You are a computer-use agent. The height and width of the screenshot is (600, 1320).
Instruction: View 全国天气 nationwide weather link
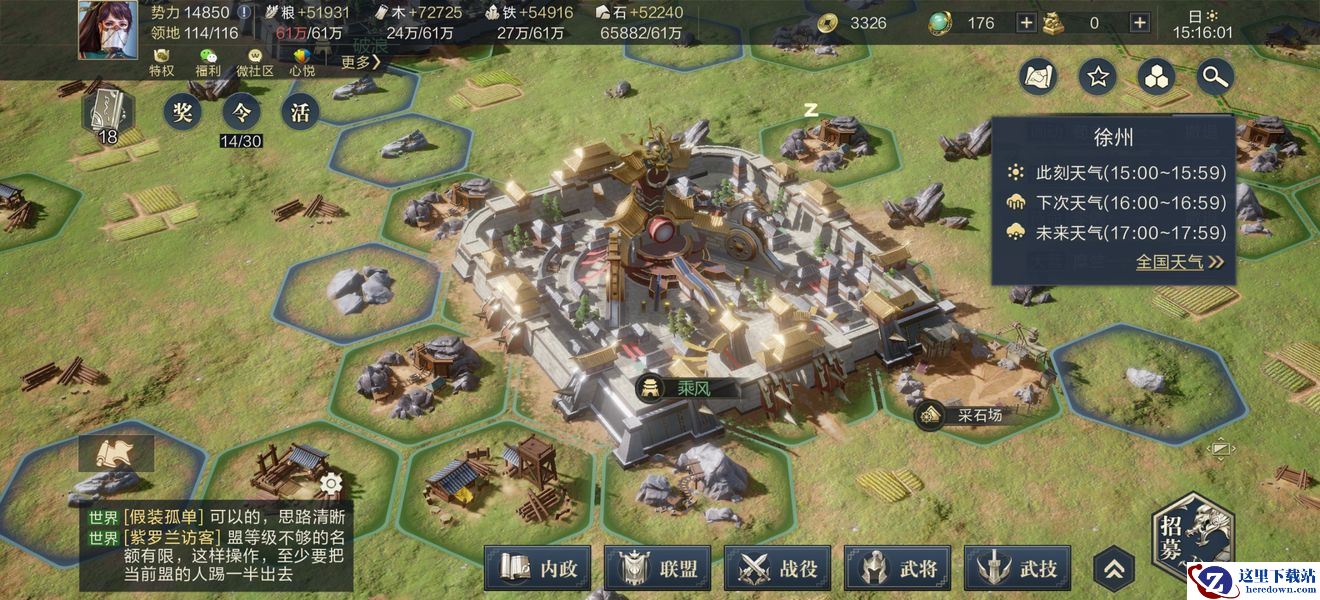click(x=1180, y=262)
